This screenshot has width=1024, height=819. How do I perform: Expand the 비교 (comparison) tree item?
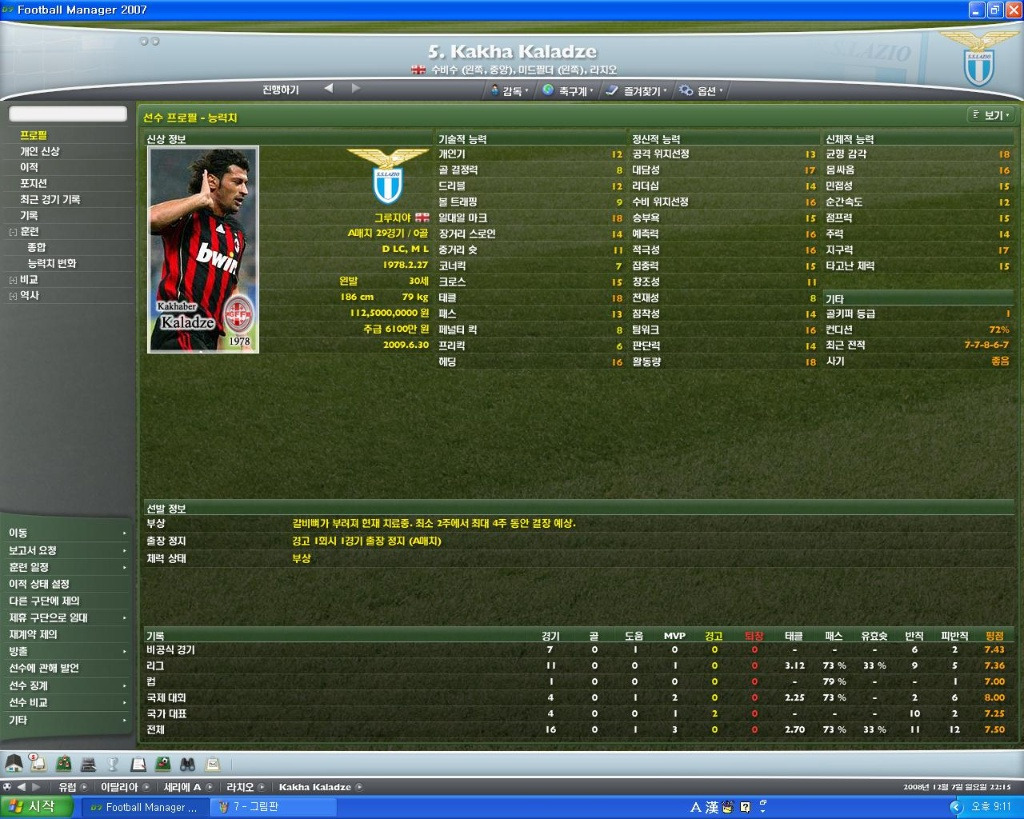12,280
